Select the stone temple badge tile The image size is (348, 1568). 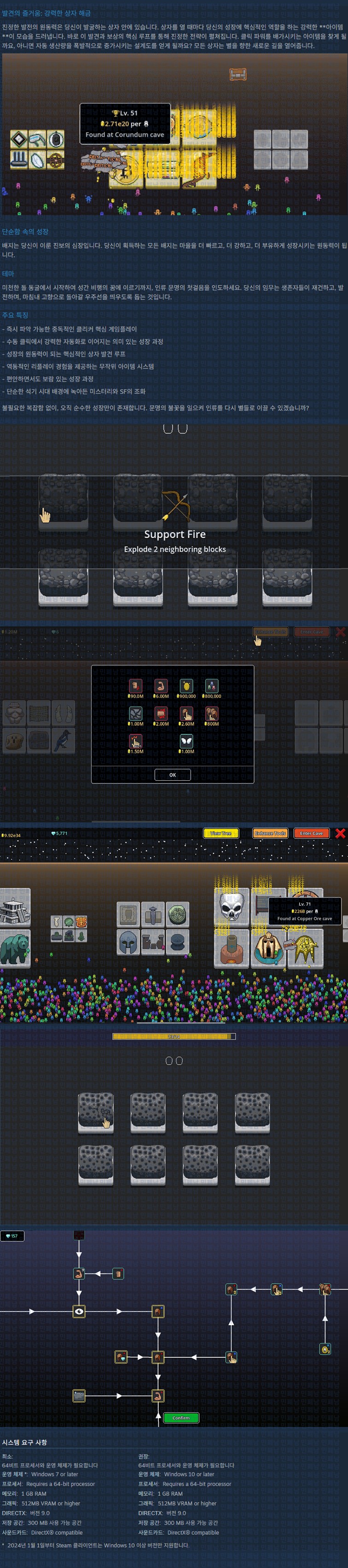(x=15, y=907)
